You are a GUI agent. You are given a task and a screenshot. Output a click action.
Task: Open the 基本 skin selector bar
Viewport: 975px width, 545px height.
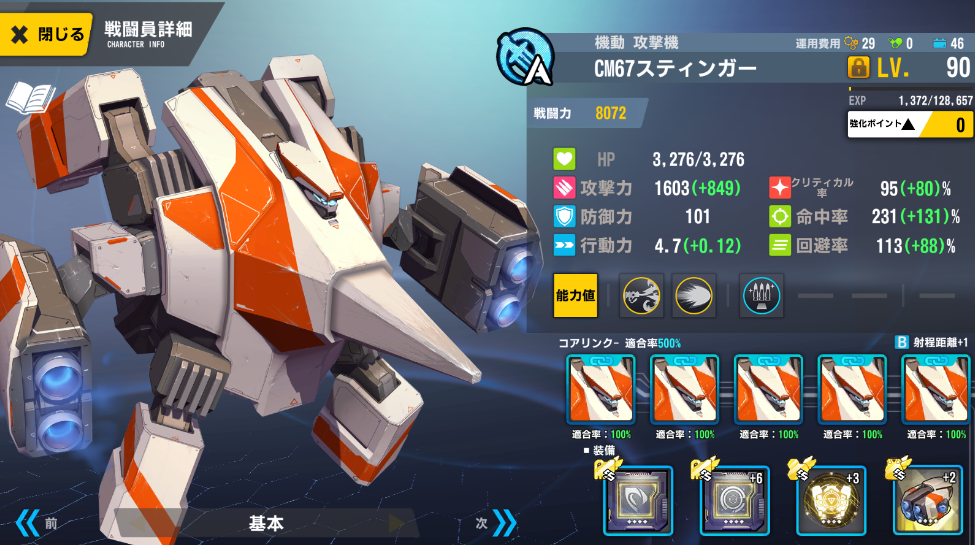tap(267, 523)
